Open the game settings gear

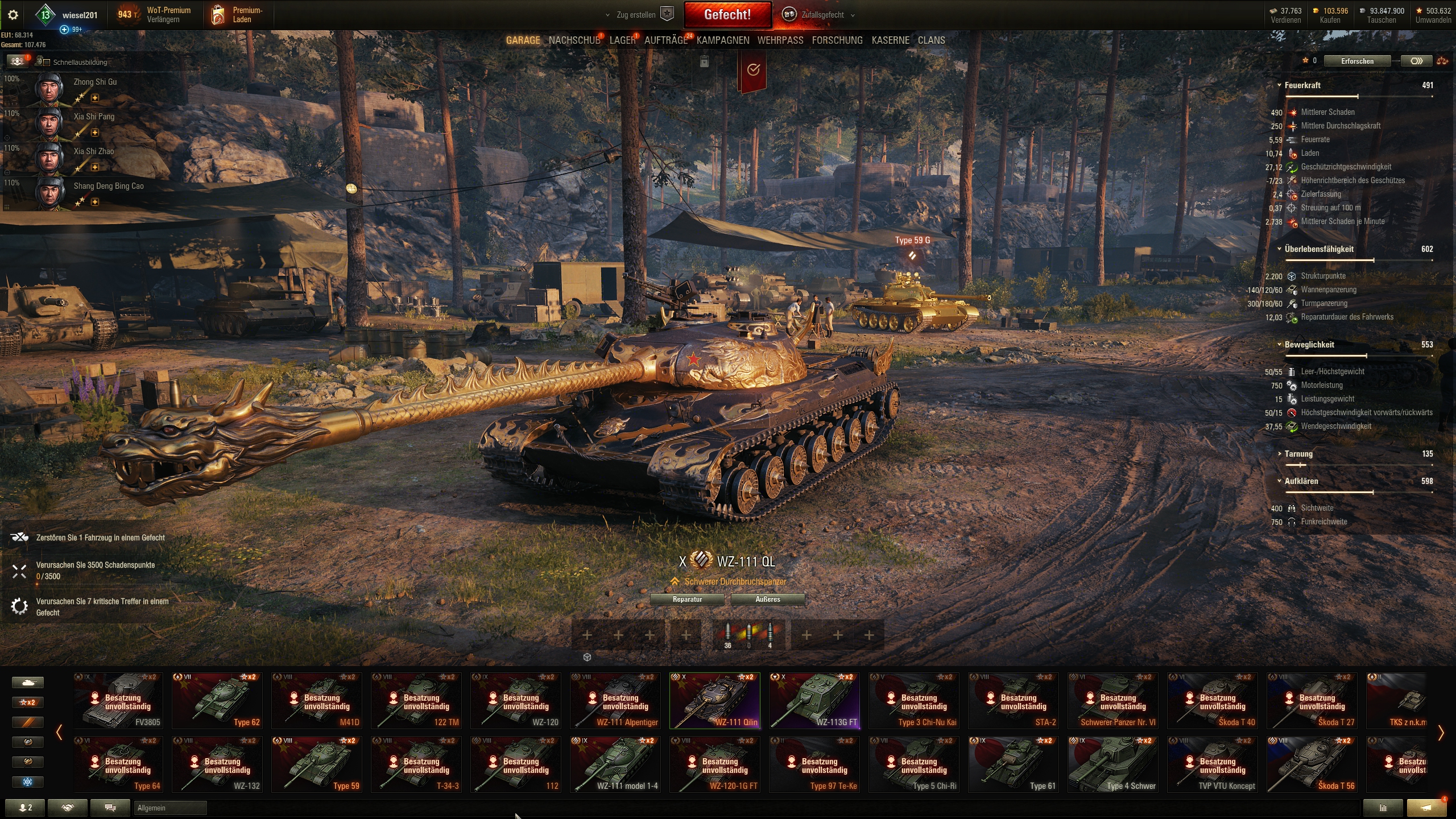(x=13, y=15)
